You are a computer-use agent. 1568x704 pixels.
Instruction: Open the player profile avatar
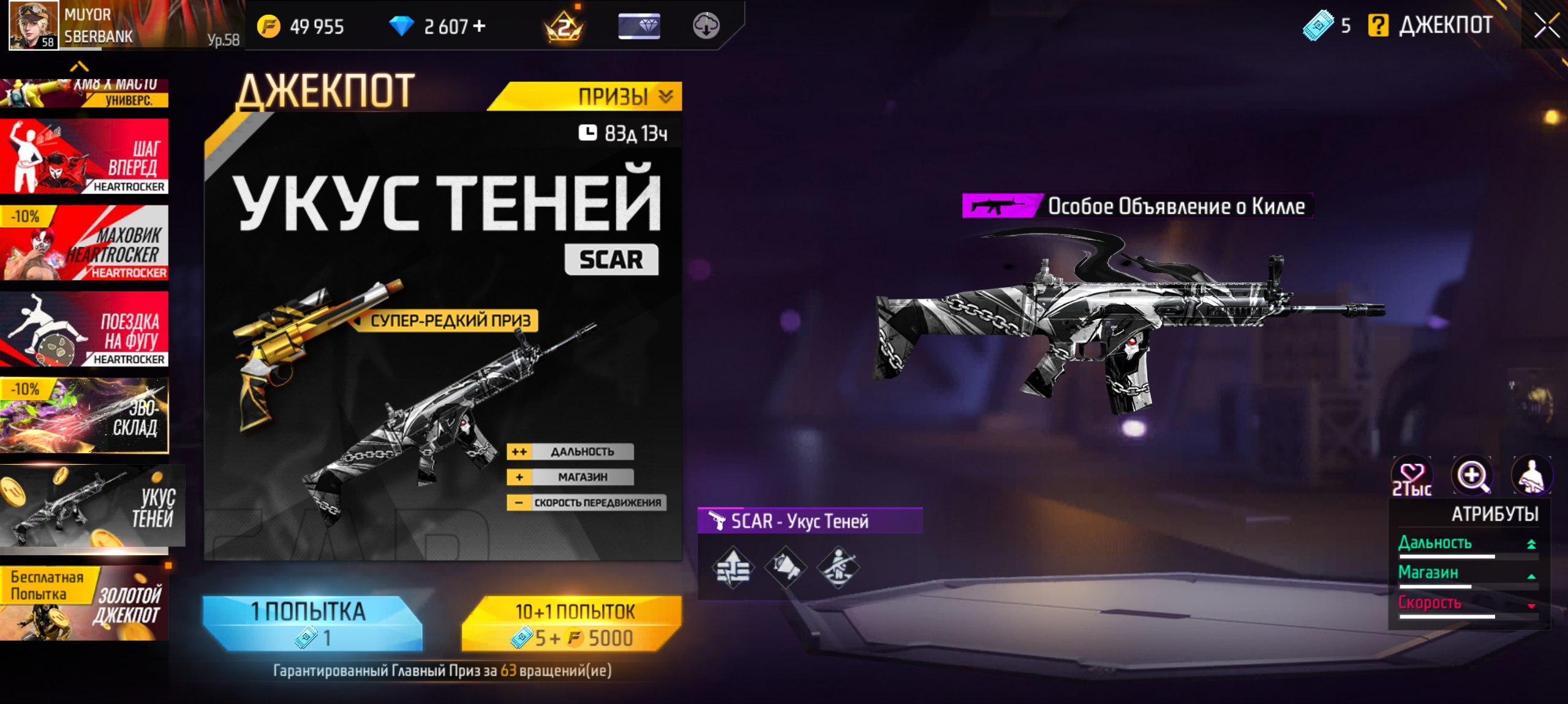click(33, 26)
